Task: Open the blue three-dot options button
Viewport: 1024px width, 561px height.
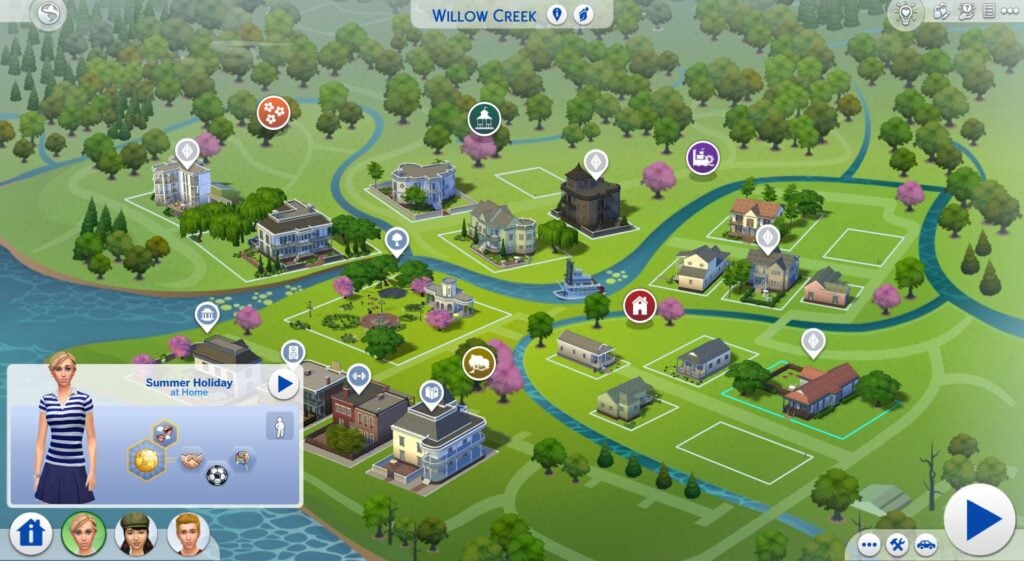Action: (x=868, y=546)
